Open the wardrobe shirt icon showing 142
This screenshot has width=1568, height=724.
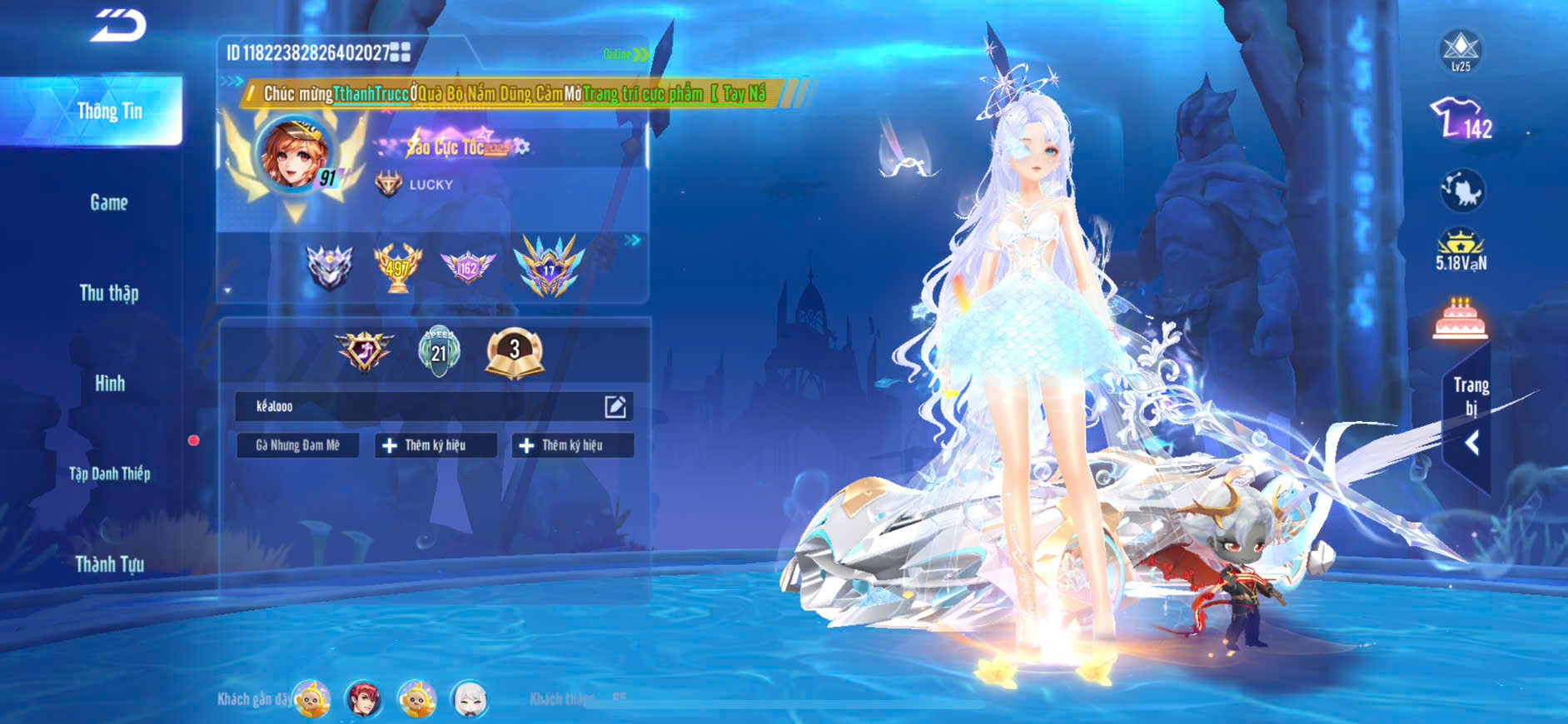[x=1461, y=119]
